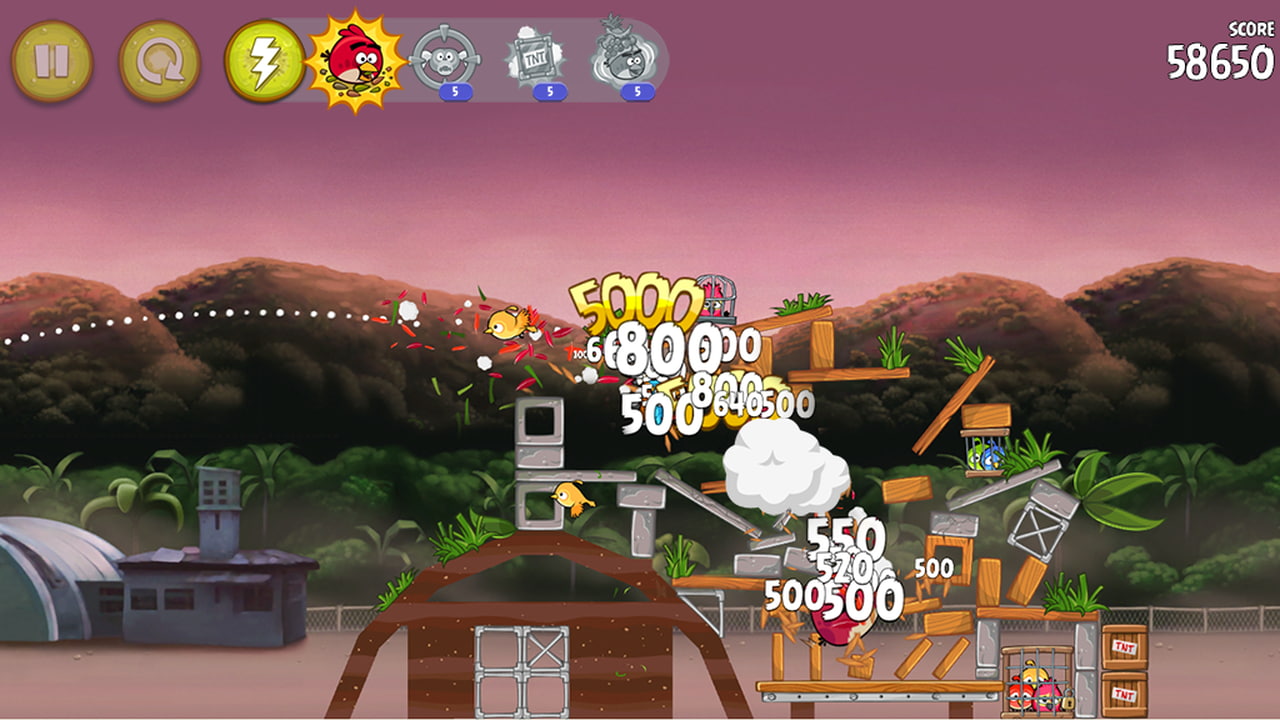The image size is (1280, 720).
Task: Open the monkey power-up count badge
Action: (458, 89)
